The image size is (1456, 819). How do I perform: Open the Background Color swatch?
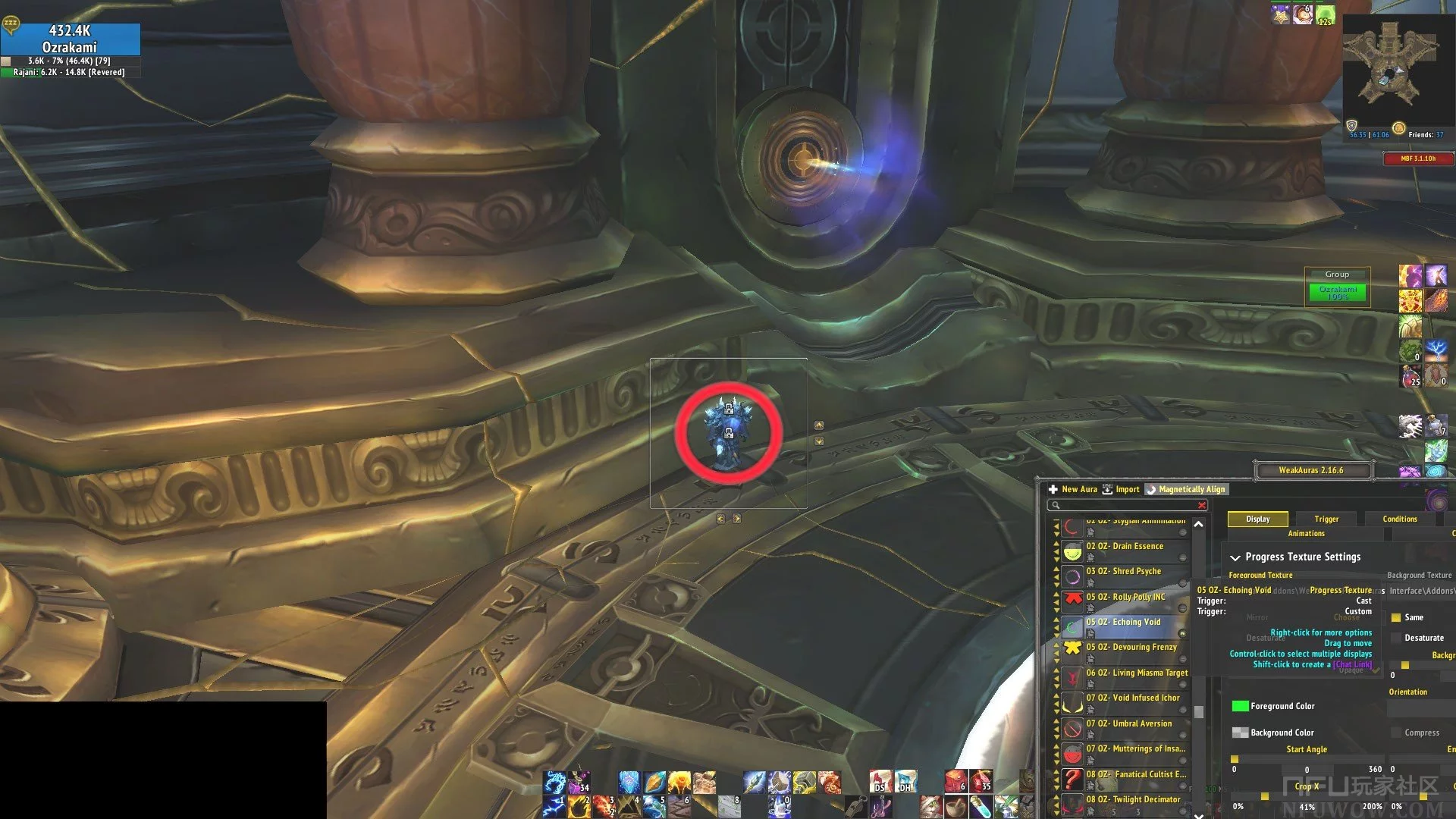pos(1240,733)
